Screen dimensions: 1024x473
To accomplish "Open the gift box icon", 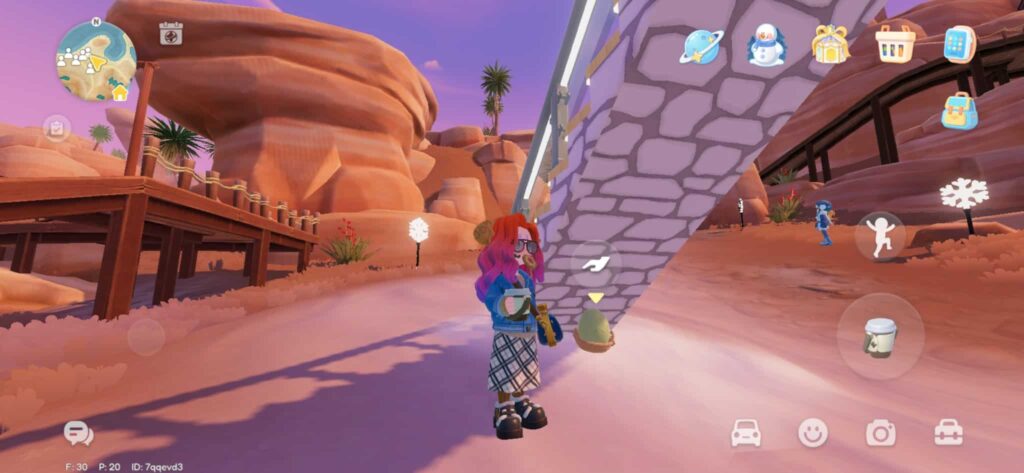I will 830,45.
